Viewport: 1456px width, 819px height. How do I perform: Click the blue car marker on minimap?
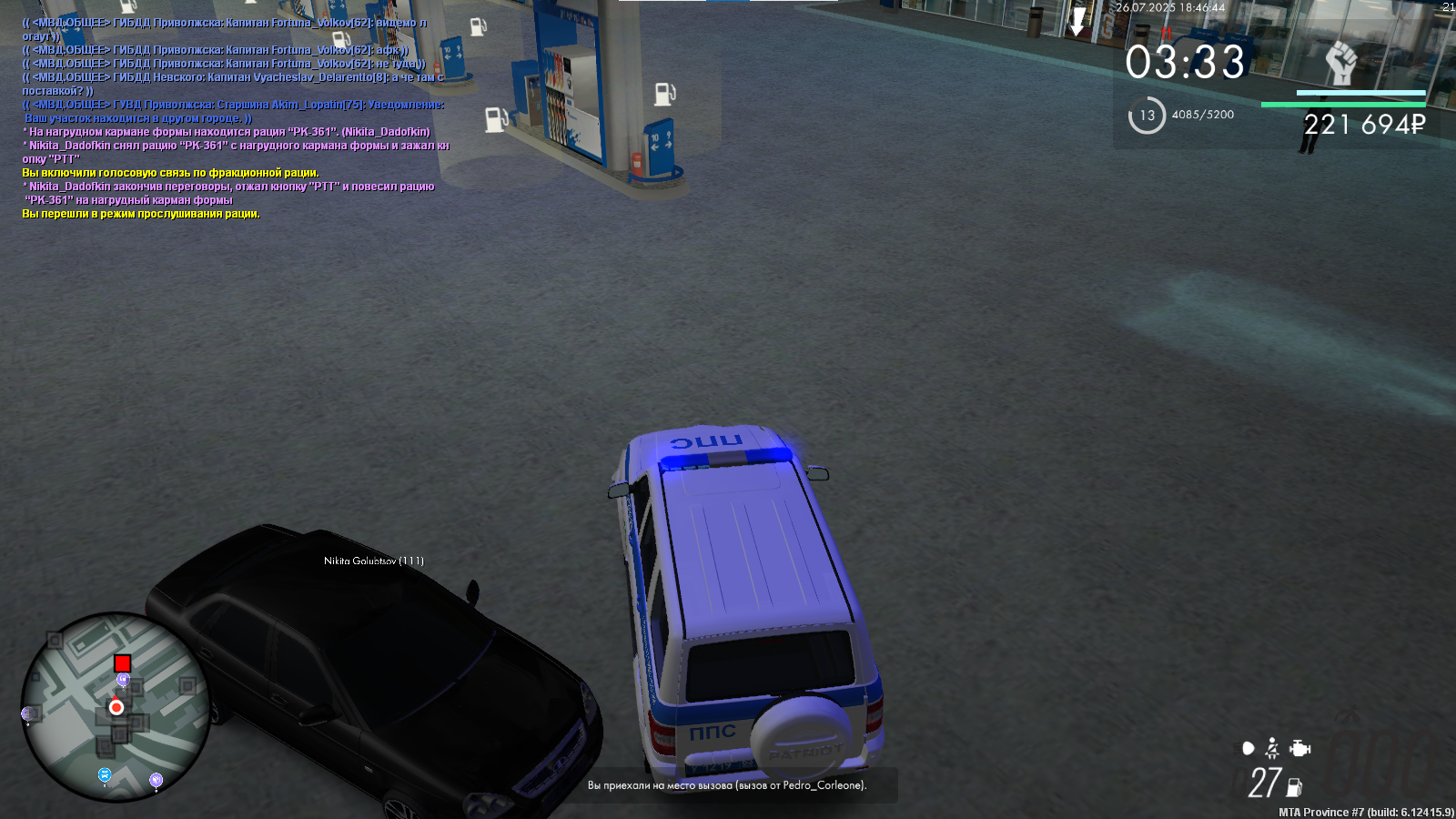105,774
